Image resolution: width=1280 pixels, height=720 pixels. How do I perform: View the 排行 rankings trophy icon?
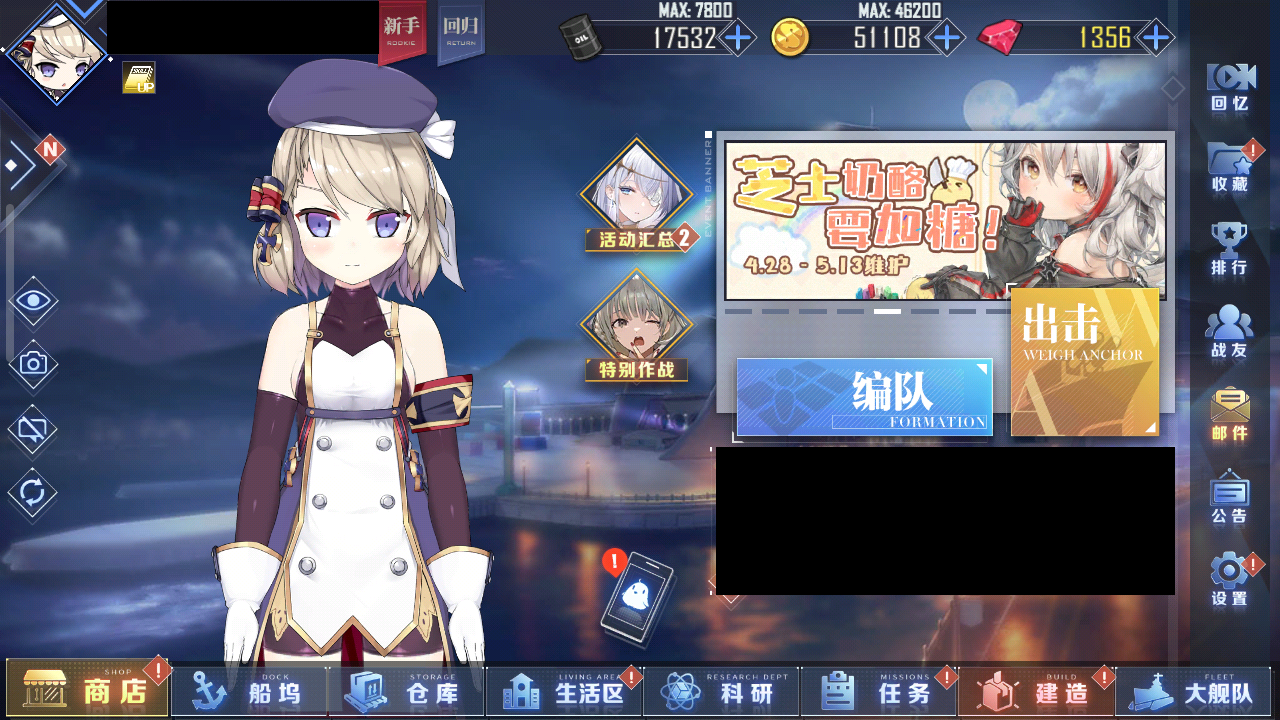pos(1229,243)
